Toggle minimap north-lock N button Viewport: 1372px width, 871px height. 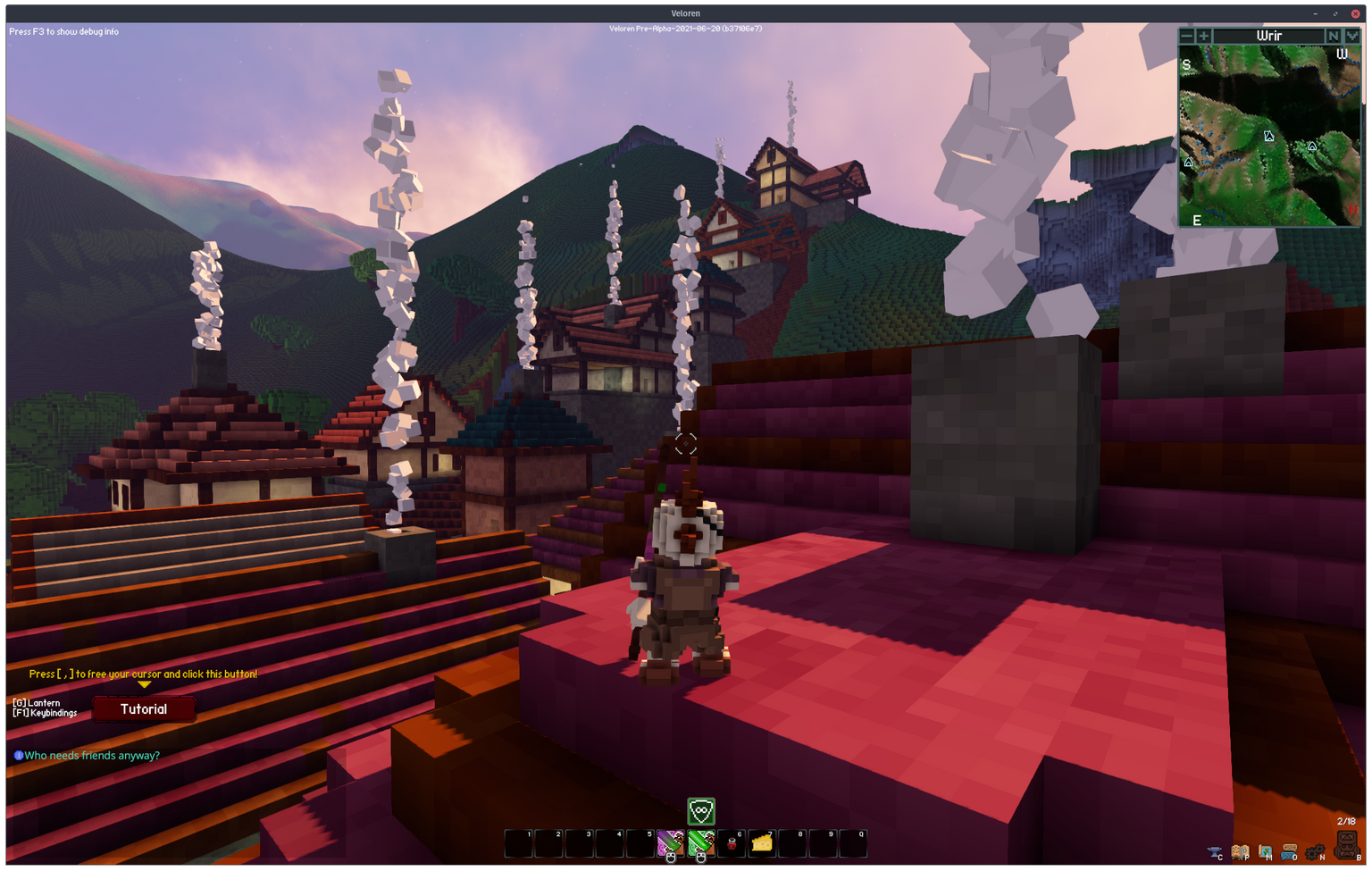[x=1334, y=36]
